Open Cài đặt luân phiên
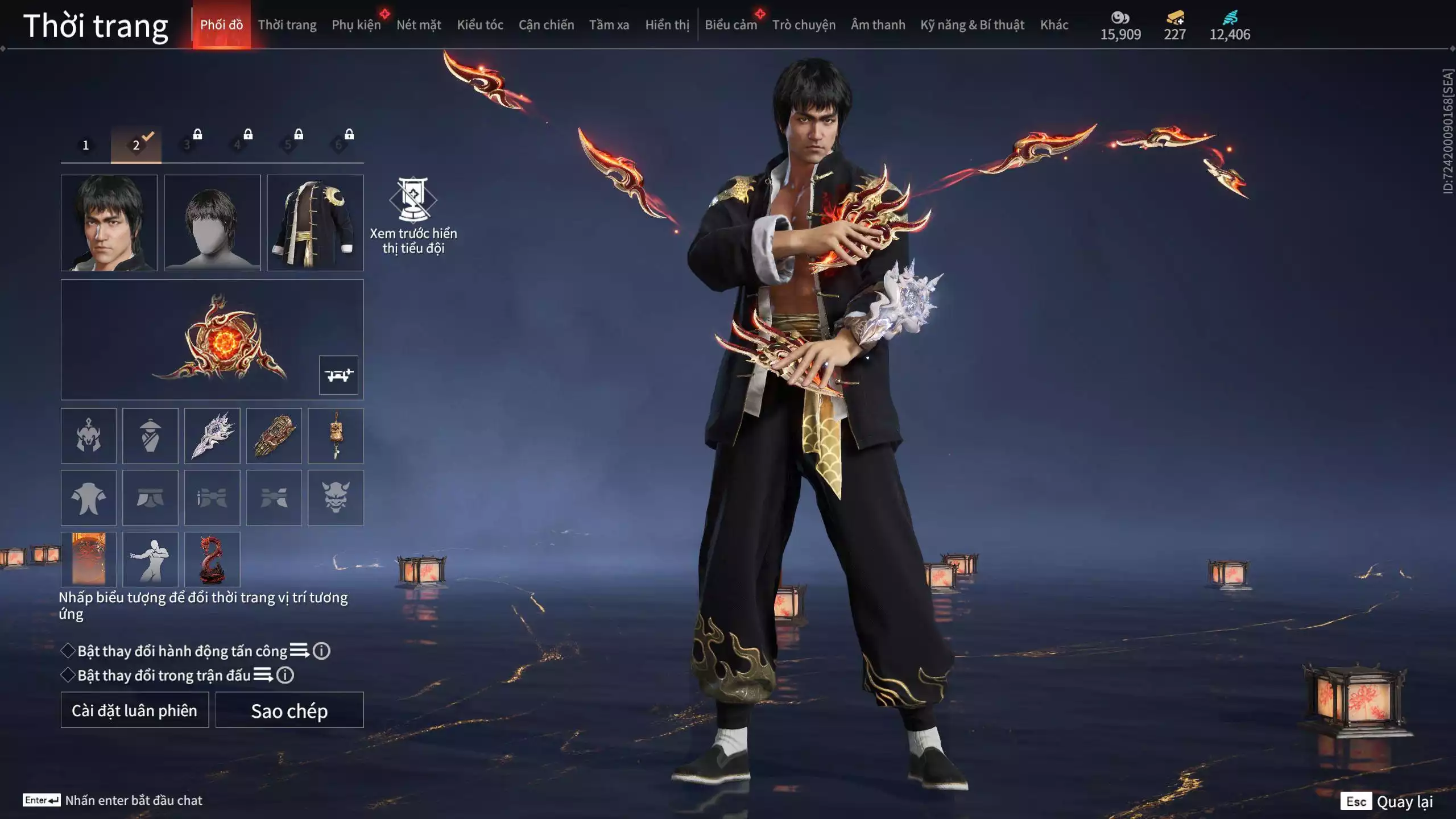 click(x=135, y=710)
